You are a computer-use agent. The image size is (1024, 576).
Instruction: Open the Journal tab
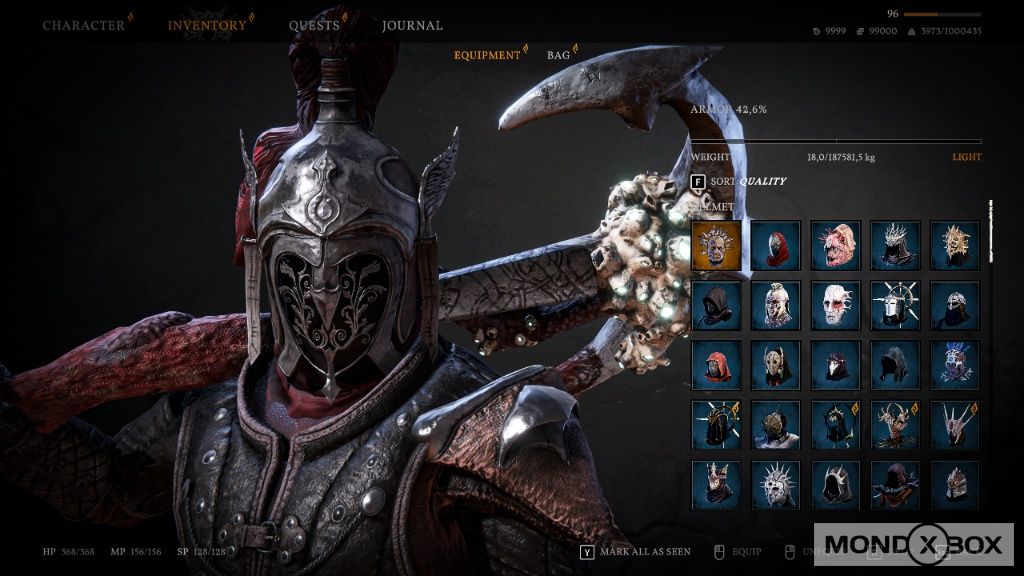(412, 25)
